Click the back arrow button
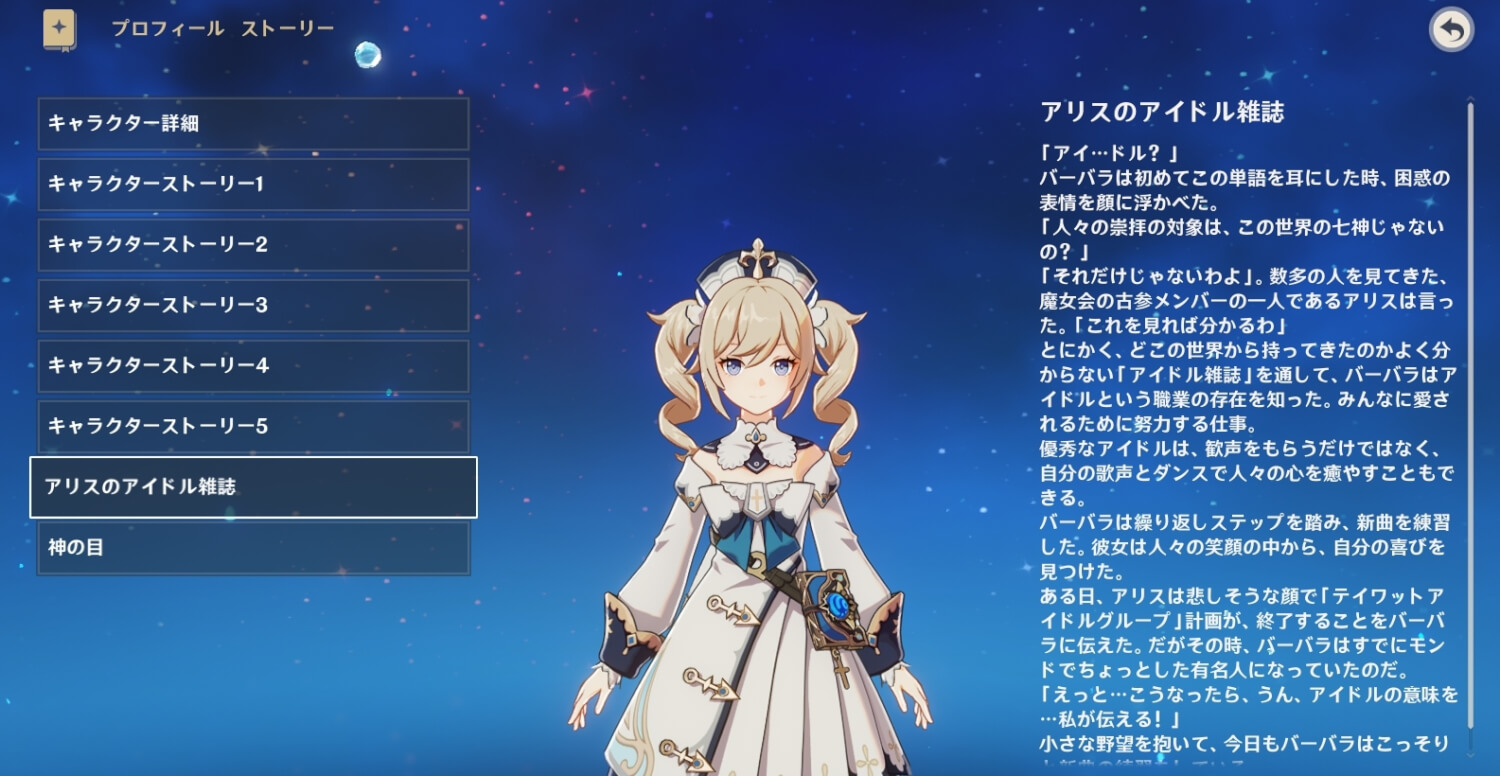Screen dimensions: 1500x776 pyautogui.click(x=1451, y=31)
